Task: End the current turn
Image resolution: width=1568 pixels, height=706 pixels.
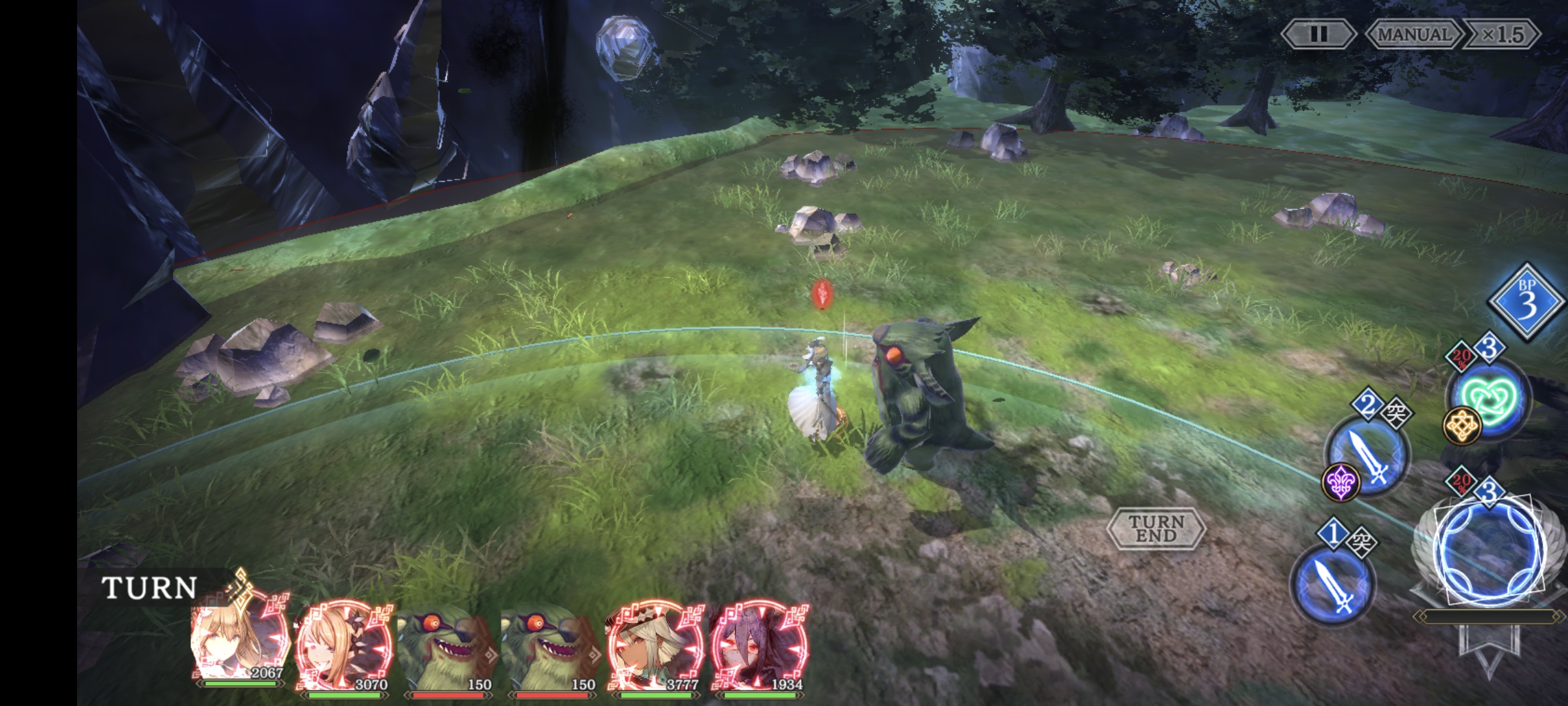Action: click(x=1156, y=528)
